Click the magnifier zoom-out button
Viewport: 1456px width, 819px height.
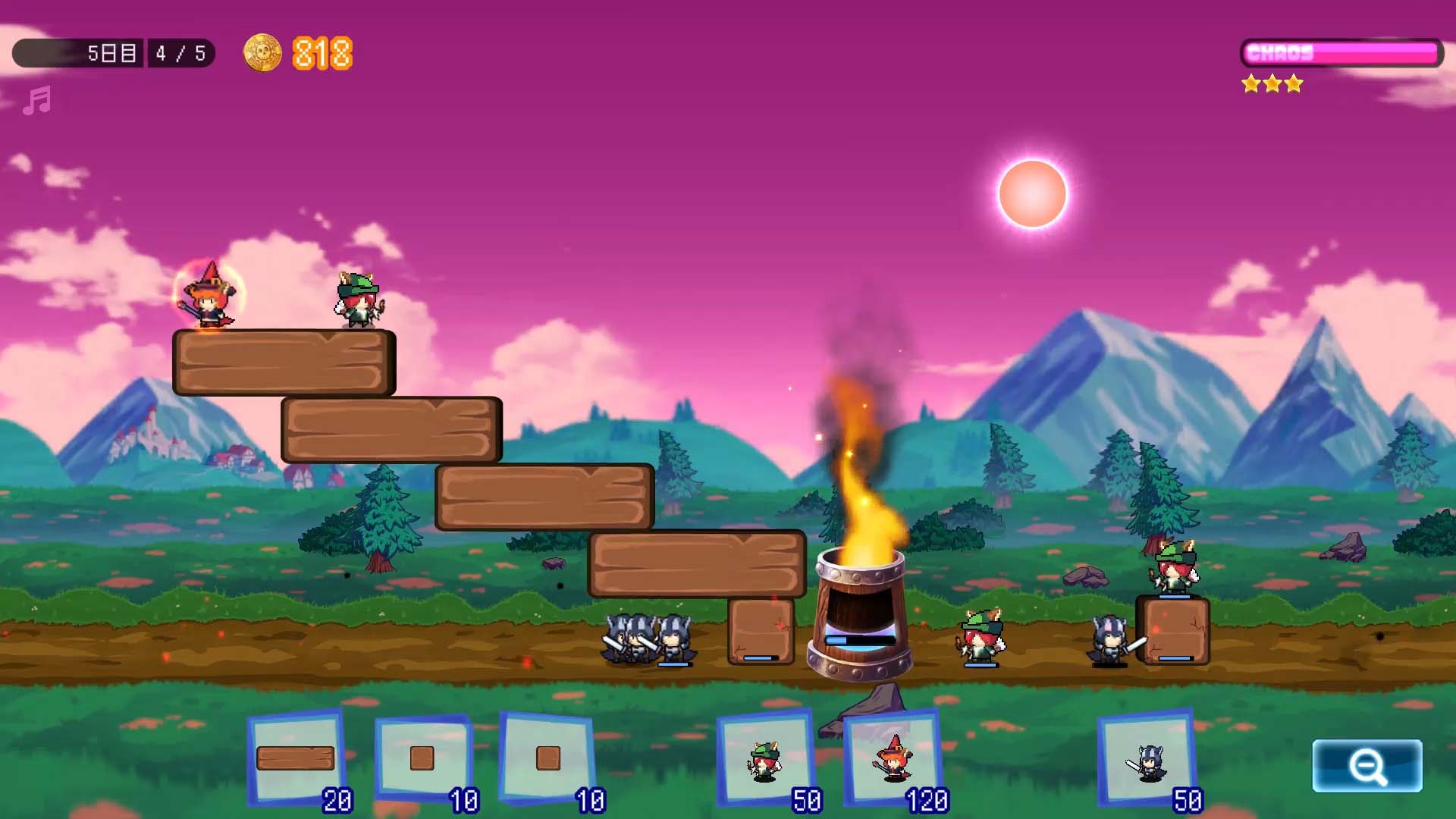(x=1367, y=766)
